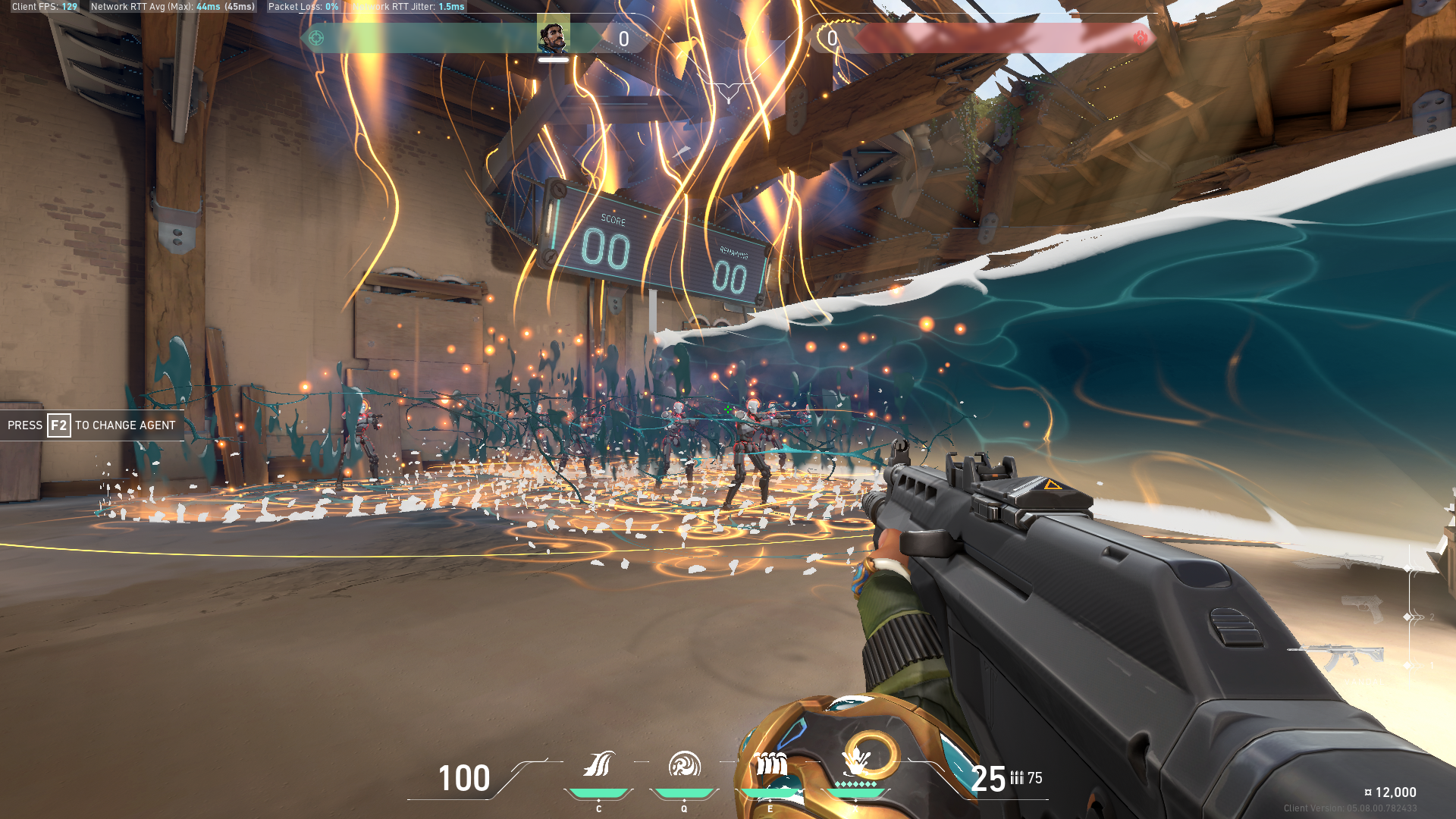1456x819 pixels.
Task: Switch to the Vandal rifle slot
Action: 1336,655
